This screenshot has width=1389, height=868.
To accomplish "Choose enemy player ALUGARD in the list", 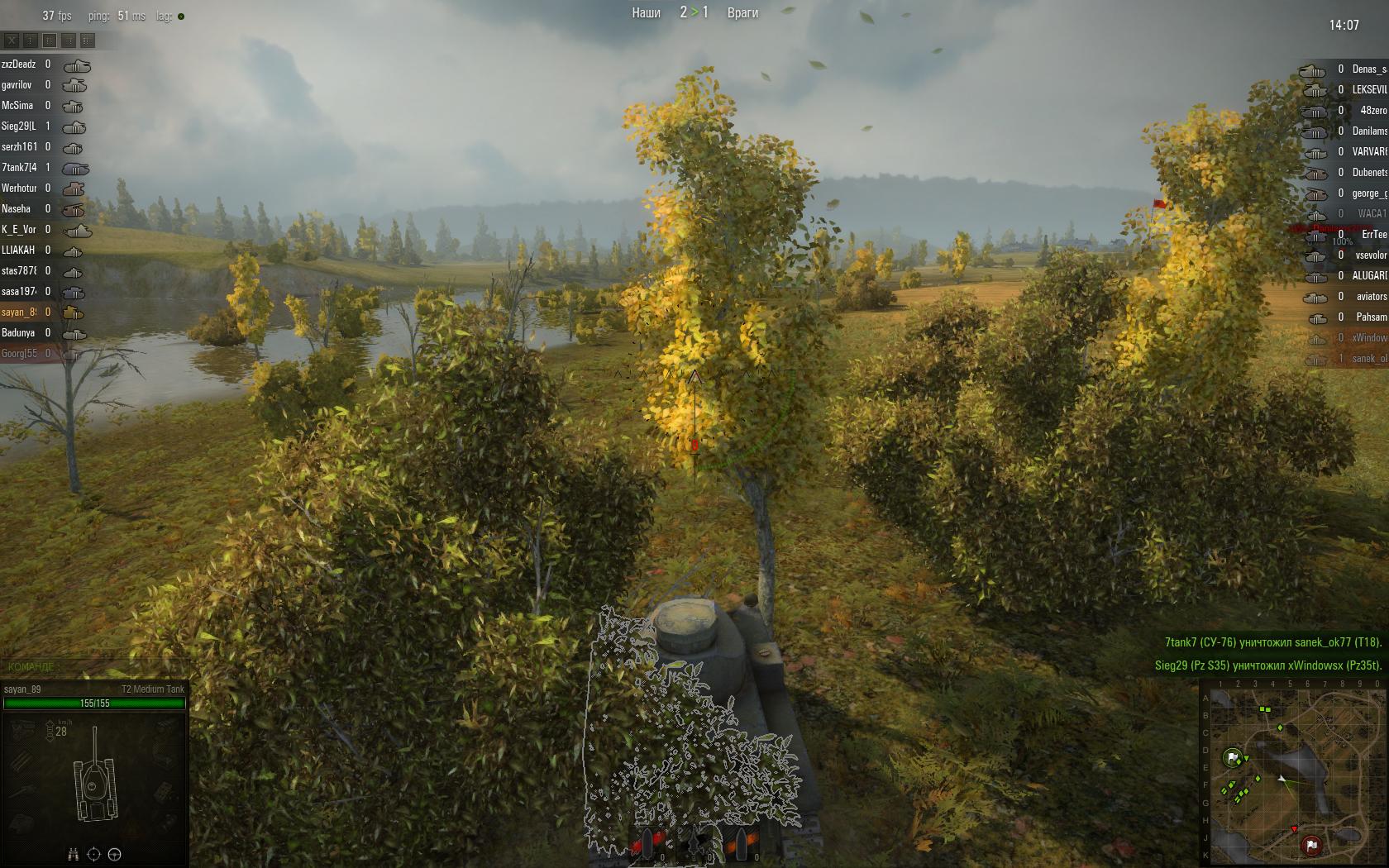I will coord(1368,275).
